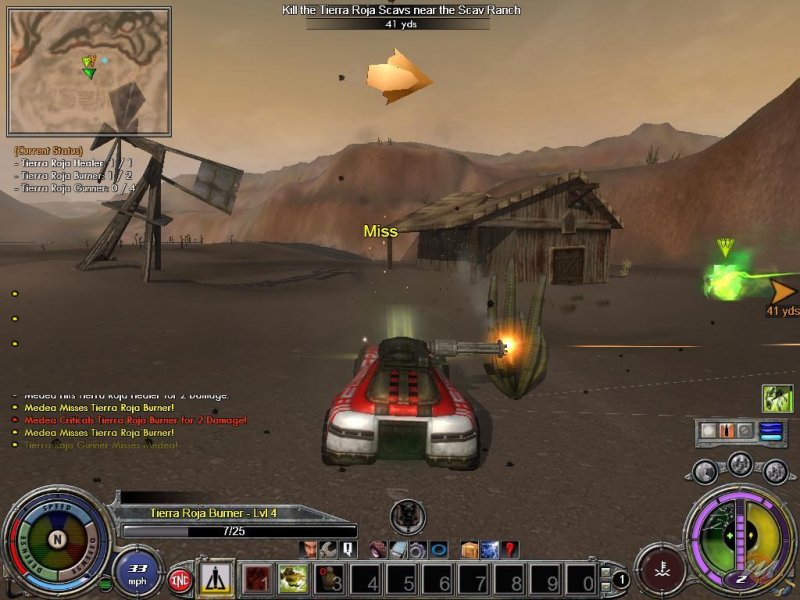Viewport: 800px width, 600px height.
Task: Click the wrench menu icon
Action: [328, 549]
